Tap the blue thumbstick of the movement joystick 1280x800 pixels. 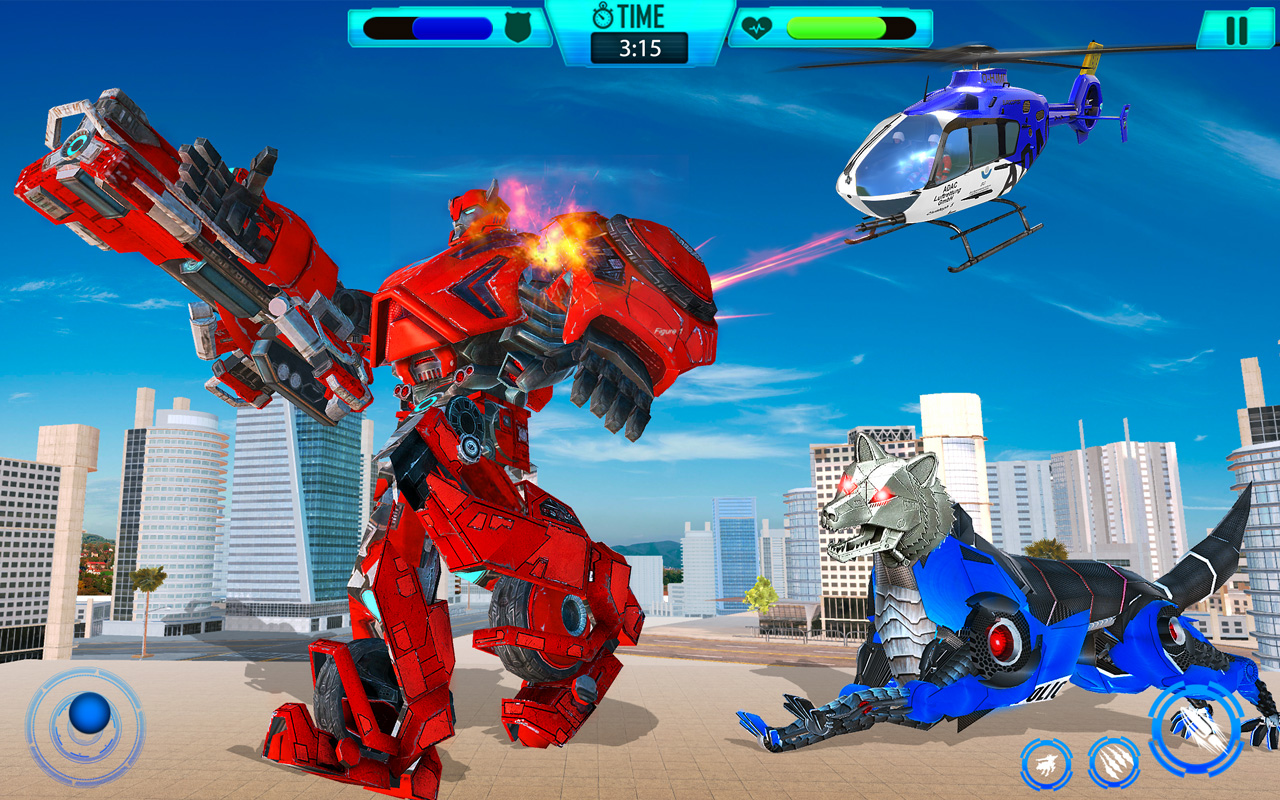(x=88, y=713)
